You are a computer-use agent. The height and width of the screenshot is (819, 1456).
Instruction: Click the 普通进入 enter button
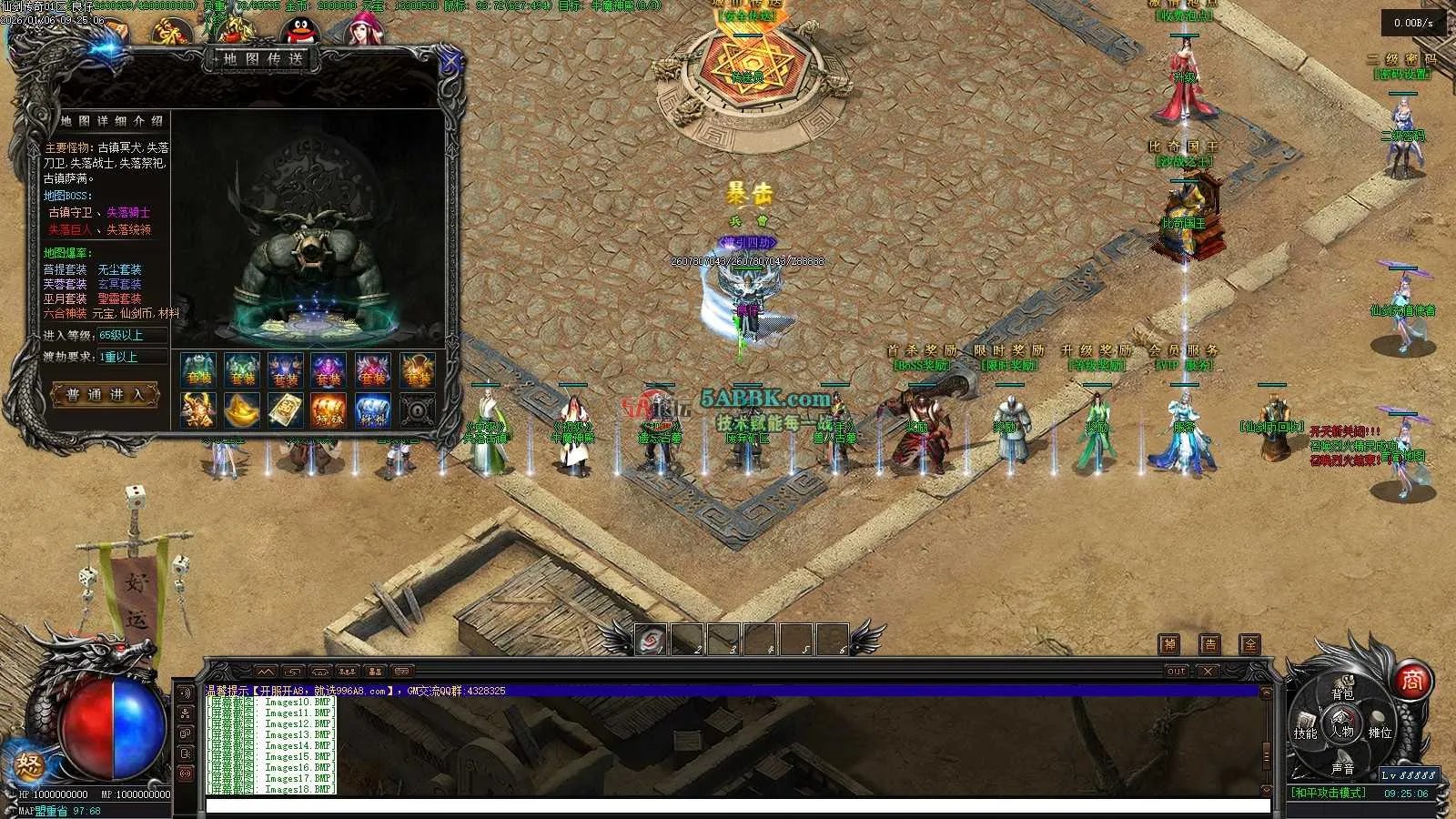click(105, 395)
